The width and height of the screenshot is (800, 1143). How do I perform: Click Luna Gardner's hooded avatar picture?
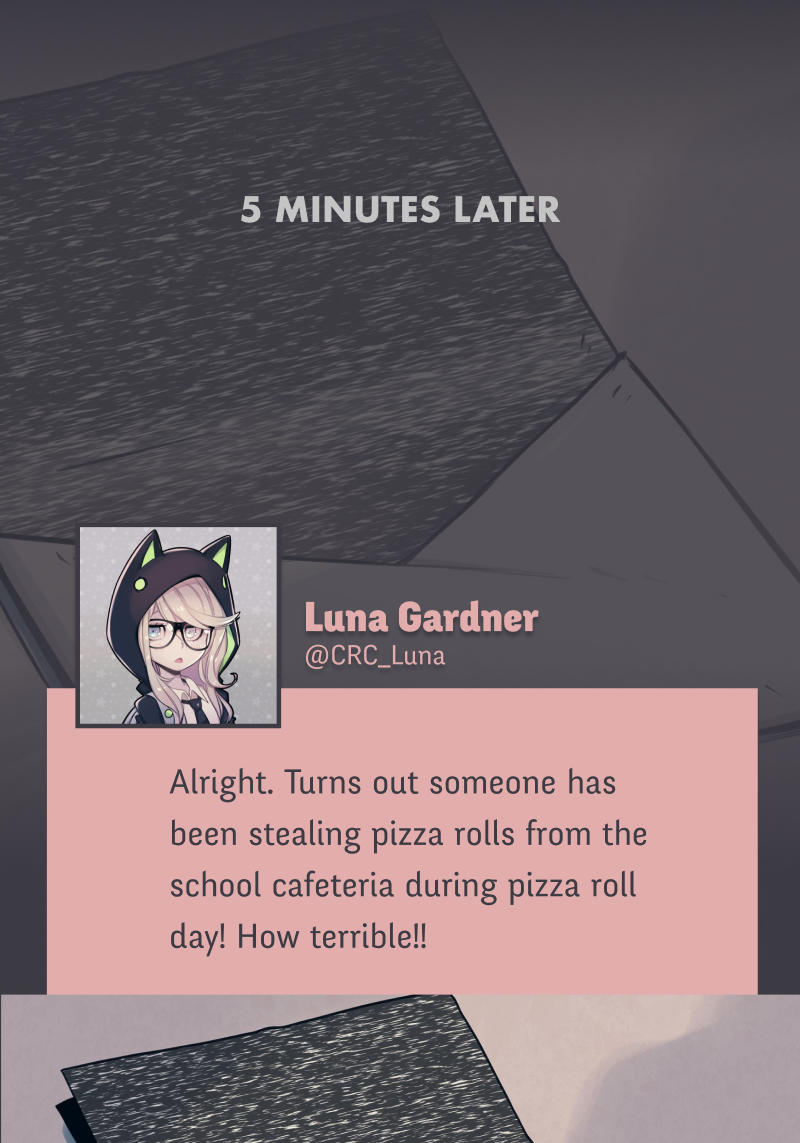pyautogui.click(x=178, y=626)
